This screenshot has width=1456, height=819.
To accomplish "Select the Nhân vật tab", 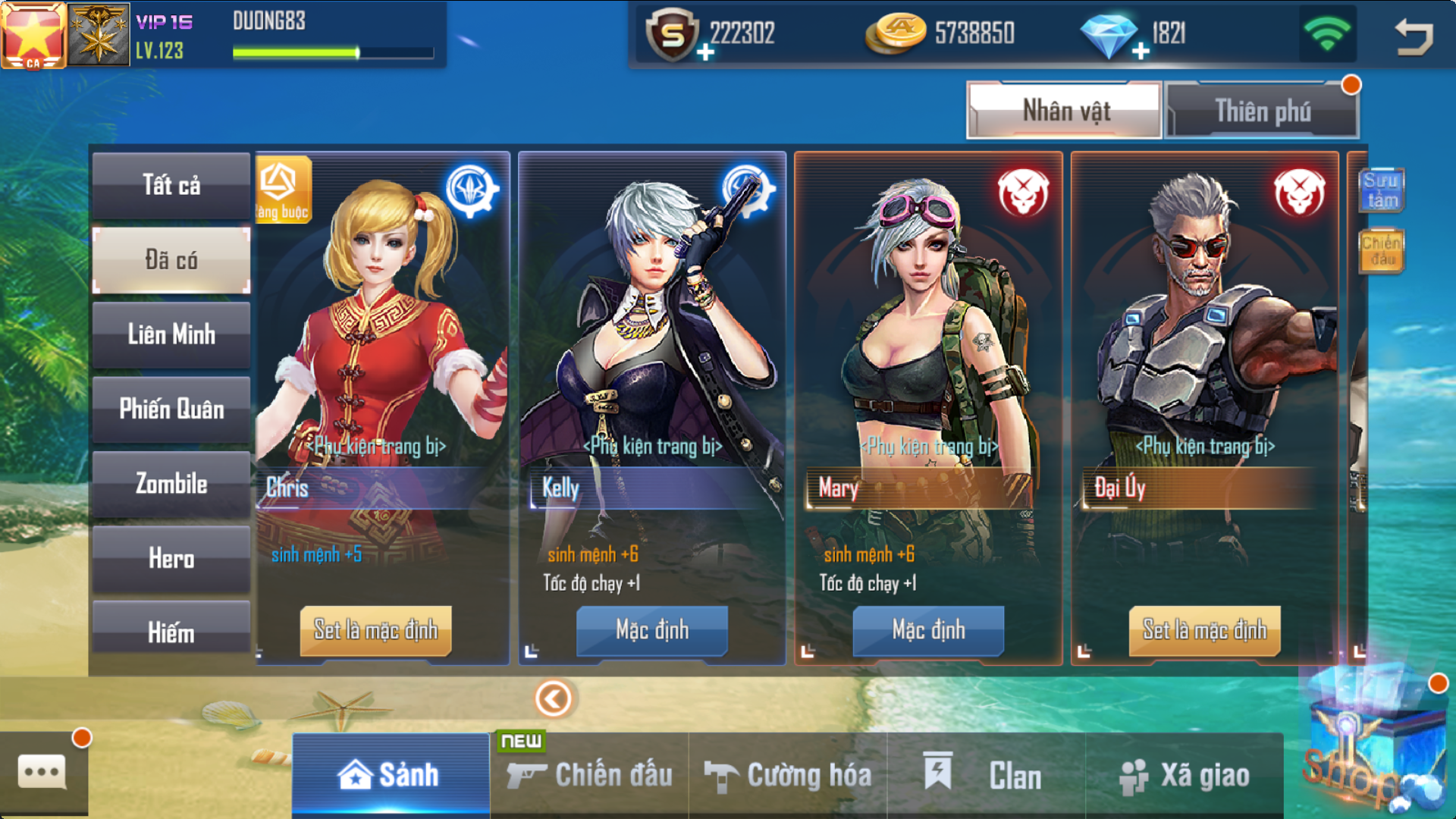I will click(x=1065, y=111).
